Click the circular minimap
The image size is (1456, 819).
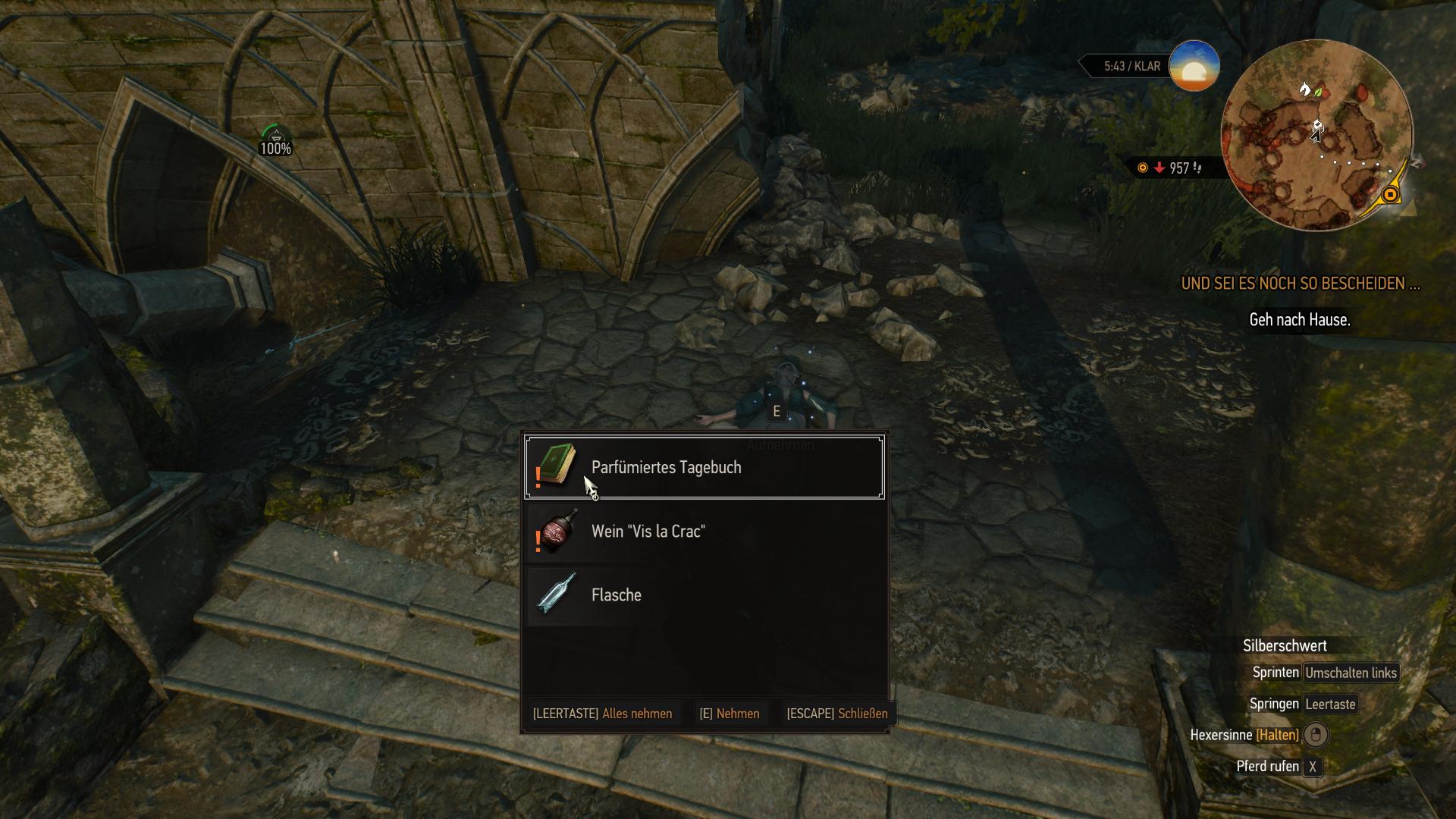click(1317, 136)
